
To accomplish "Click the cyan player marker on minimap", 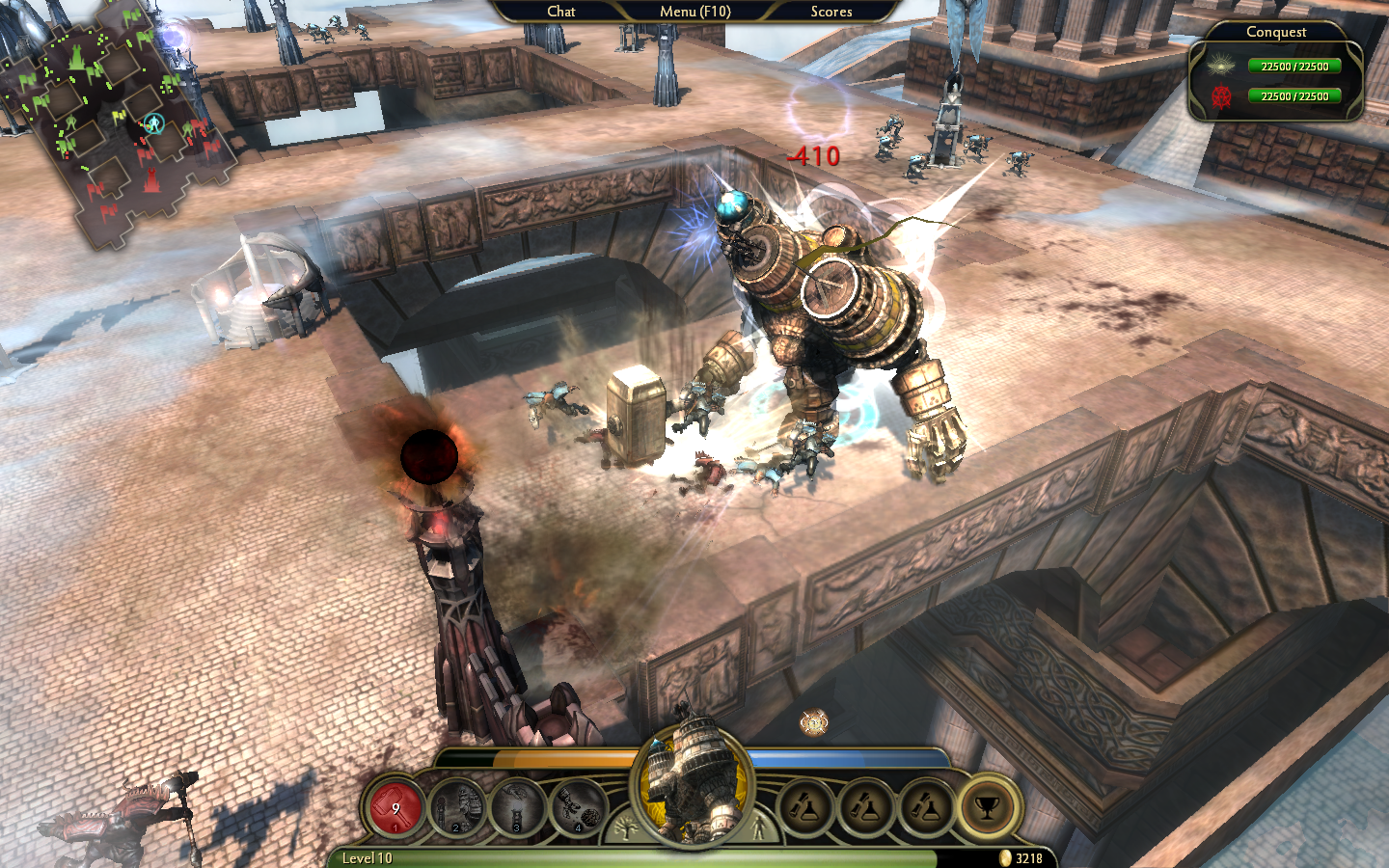I will coord(153,122).
